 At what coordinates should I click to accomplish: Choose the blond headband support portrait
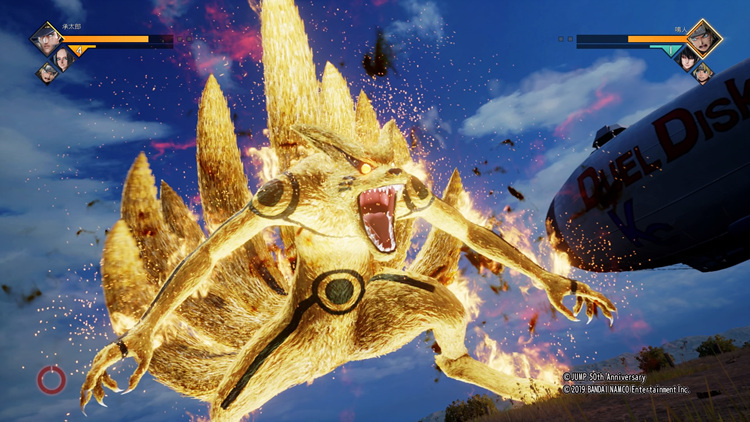(703, 72)
